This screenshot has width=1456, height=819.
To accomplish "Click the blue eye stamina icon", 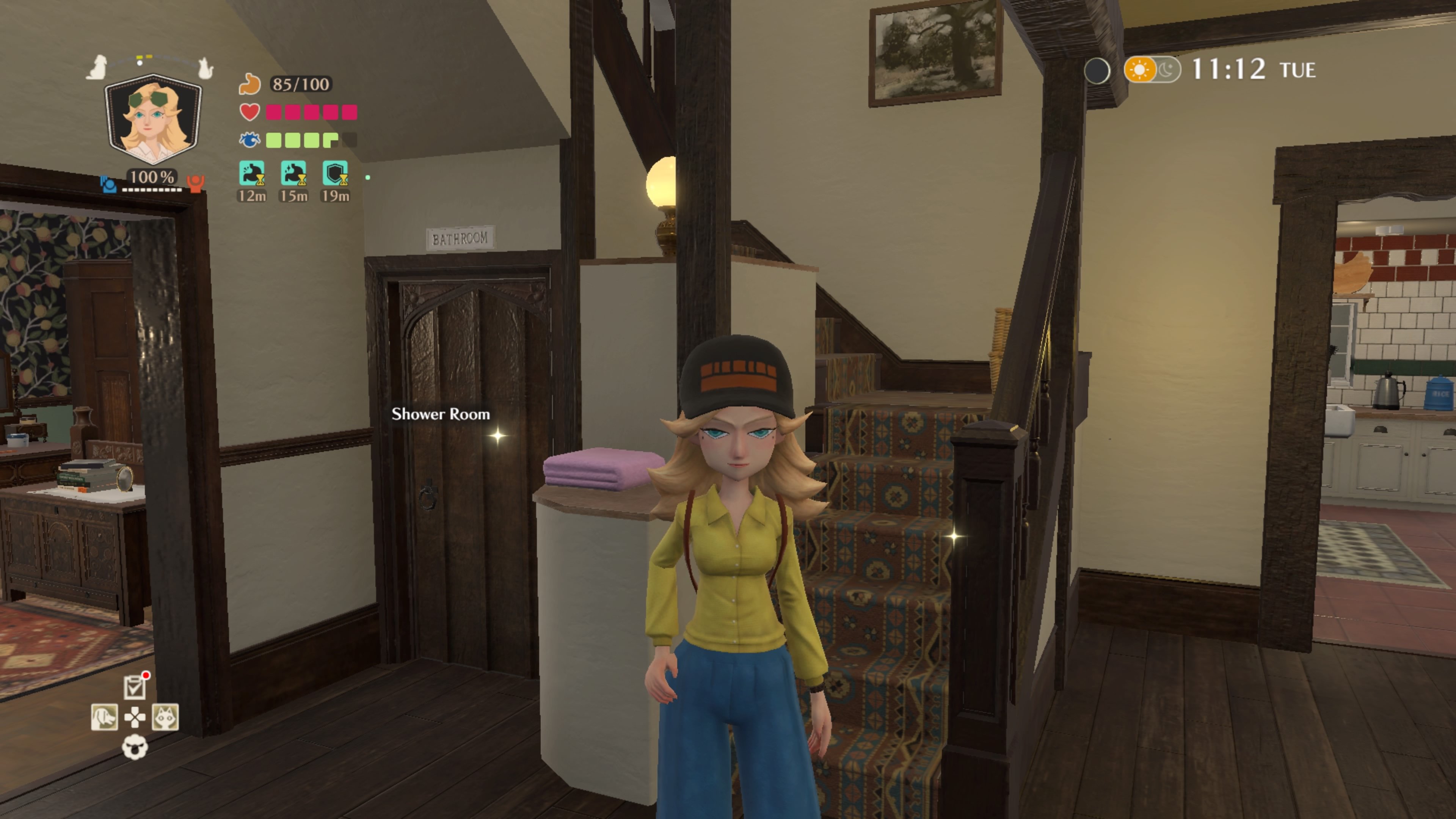I will pyautogui.click(x=249, y=140).
